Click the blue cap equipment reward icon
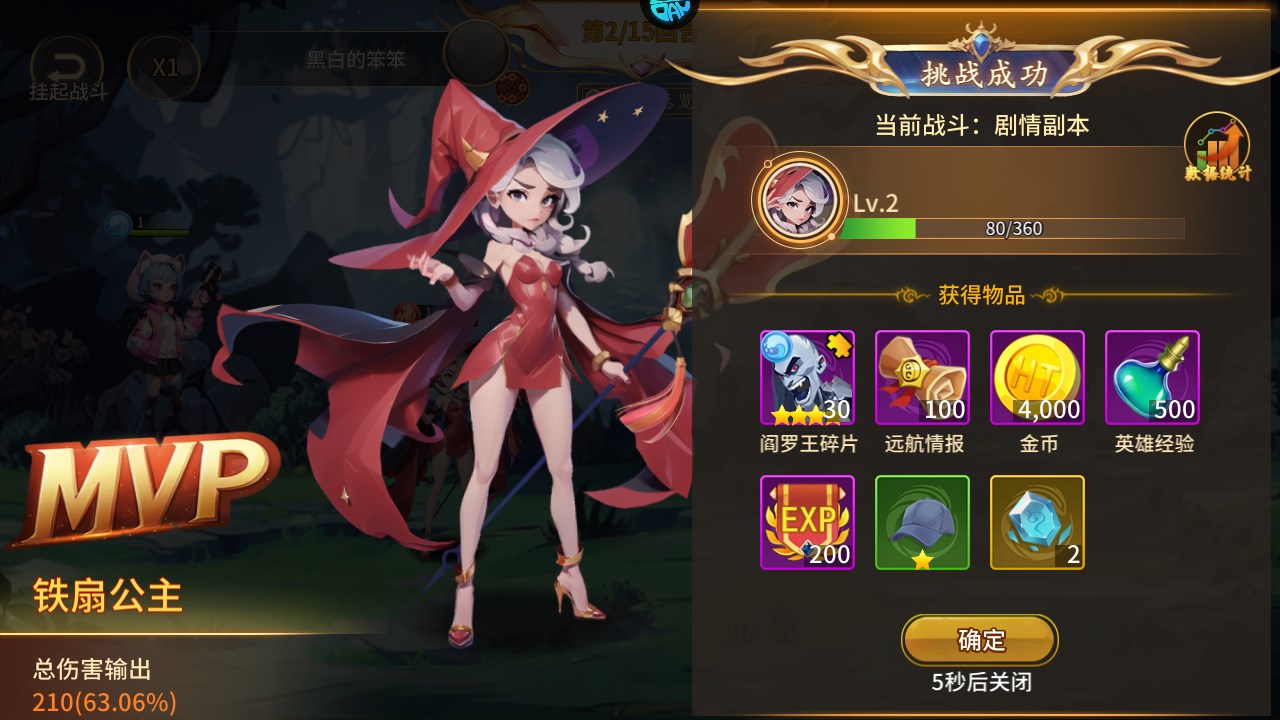Image resolution: width=1280 pixels, height=720 pixels. tap(922, 522)
